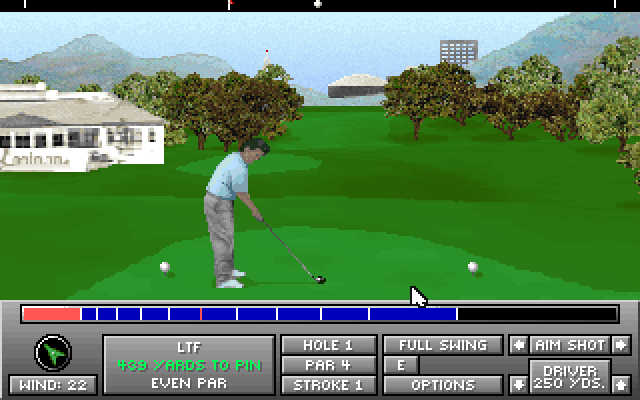640x400 pixels.
Task: Choose the Driver 250 yds club button
Action: [569, 377]
